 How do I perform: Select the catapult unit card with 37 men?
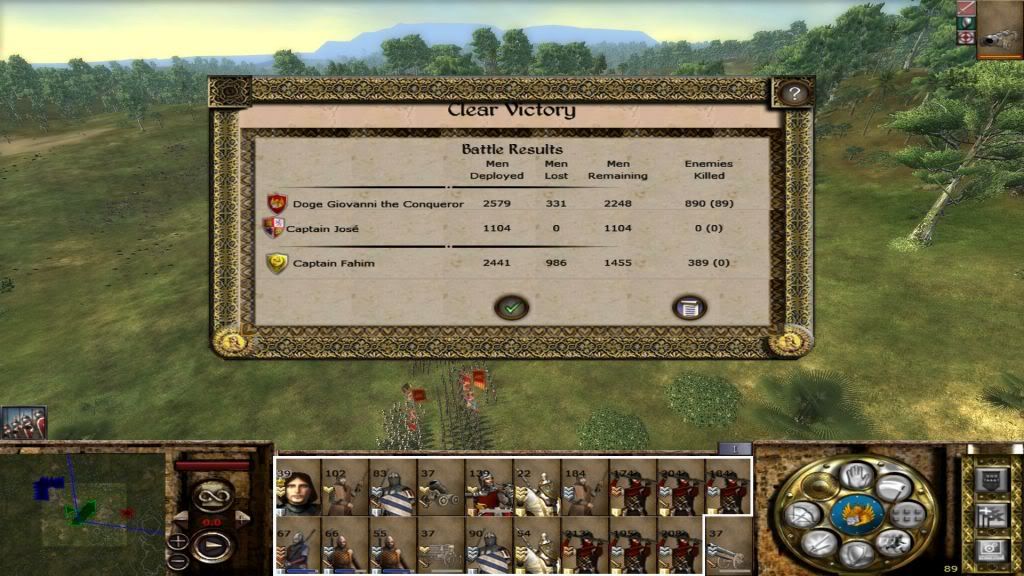pyautogui.click(x=442, y=488)
